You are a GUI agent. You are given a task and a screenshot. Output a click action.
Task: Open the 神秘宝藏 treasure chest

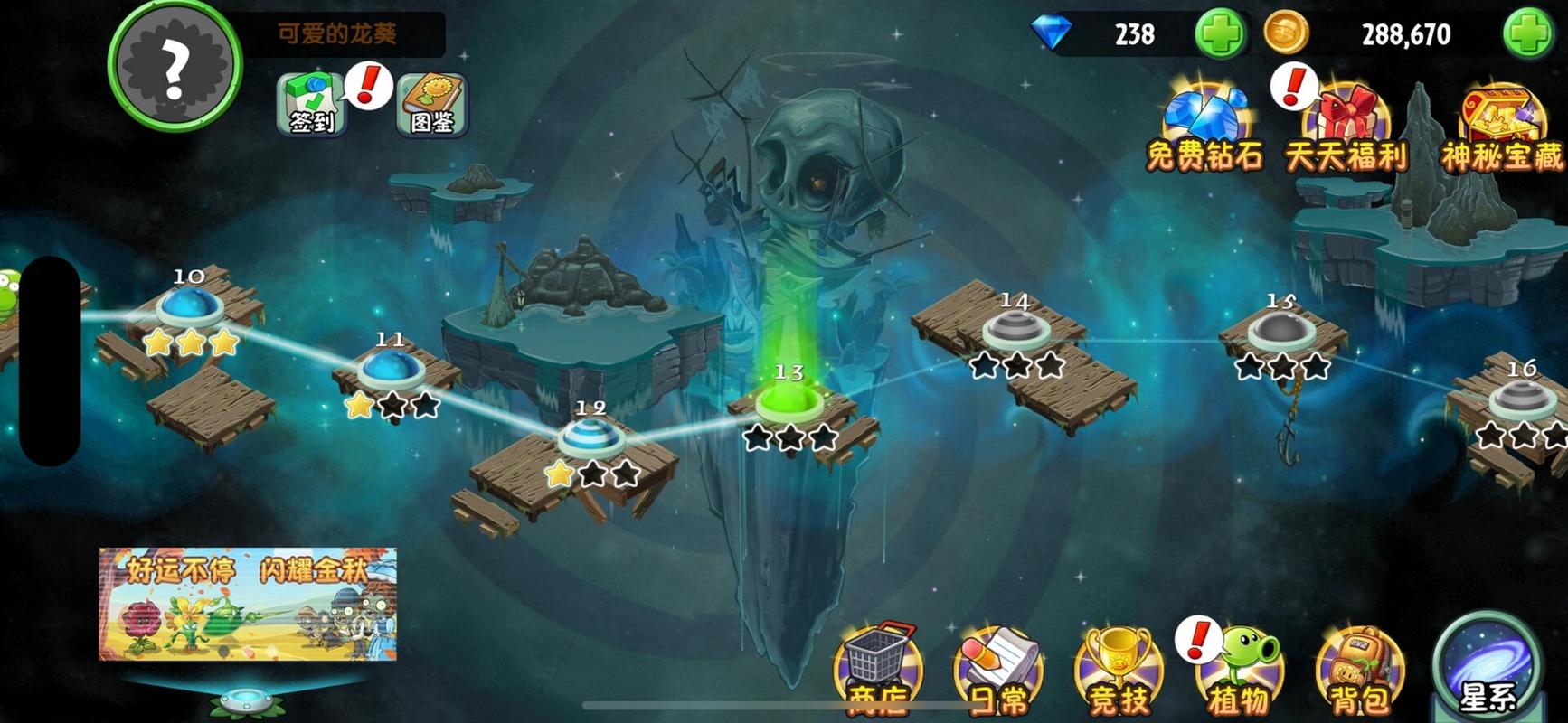tap(1501, 128)
